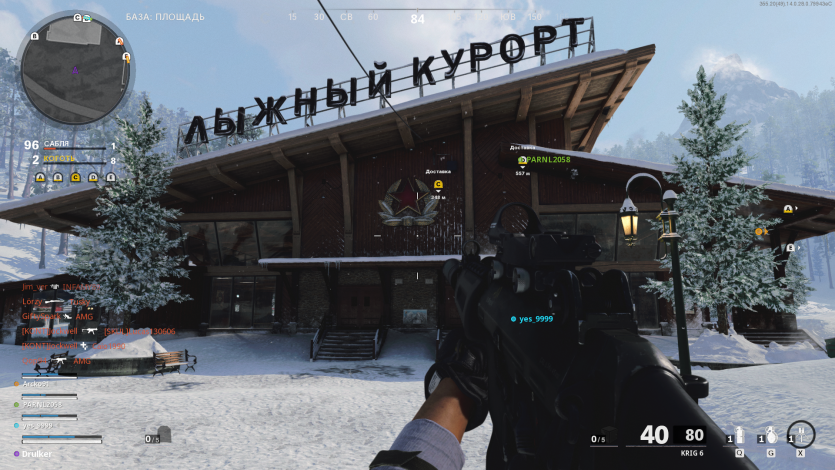Select objective B in the objective status row
835x470 pixels.
tap(58, 178)
